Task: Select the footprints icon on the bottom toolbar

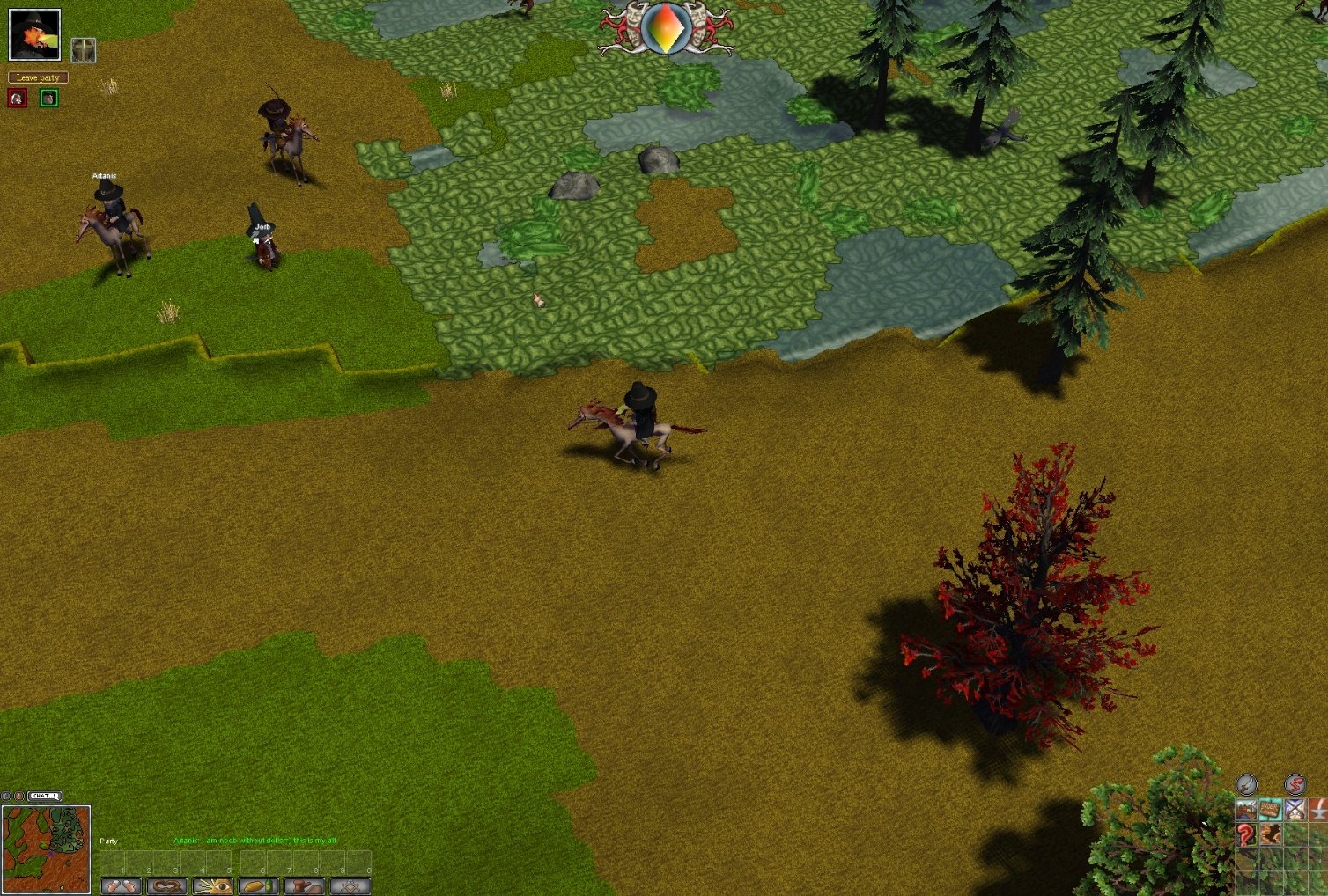Action: (x=121, y=885)
